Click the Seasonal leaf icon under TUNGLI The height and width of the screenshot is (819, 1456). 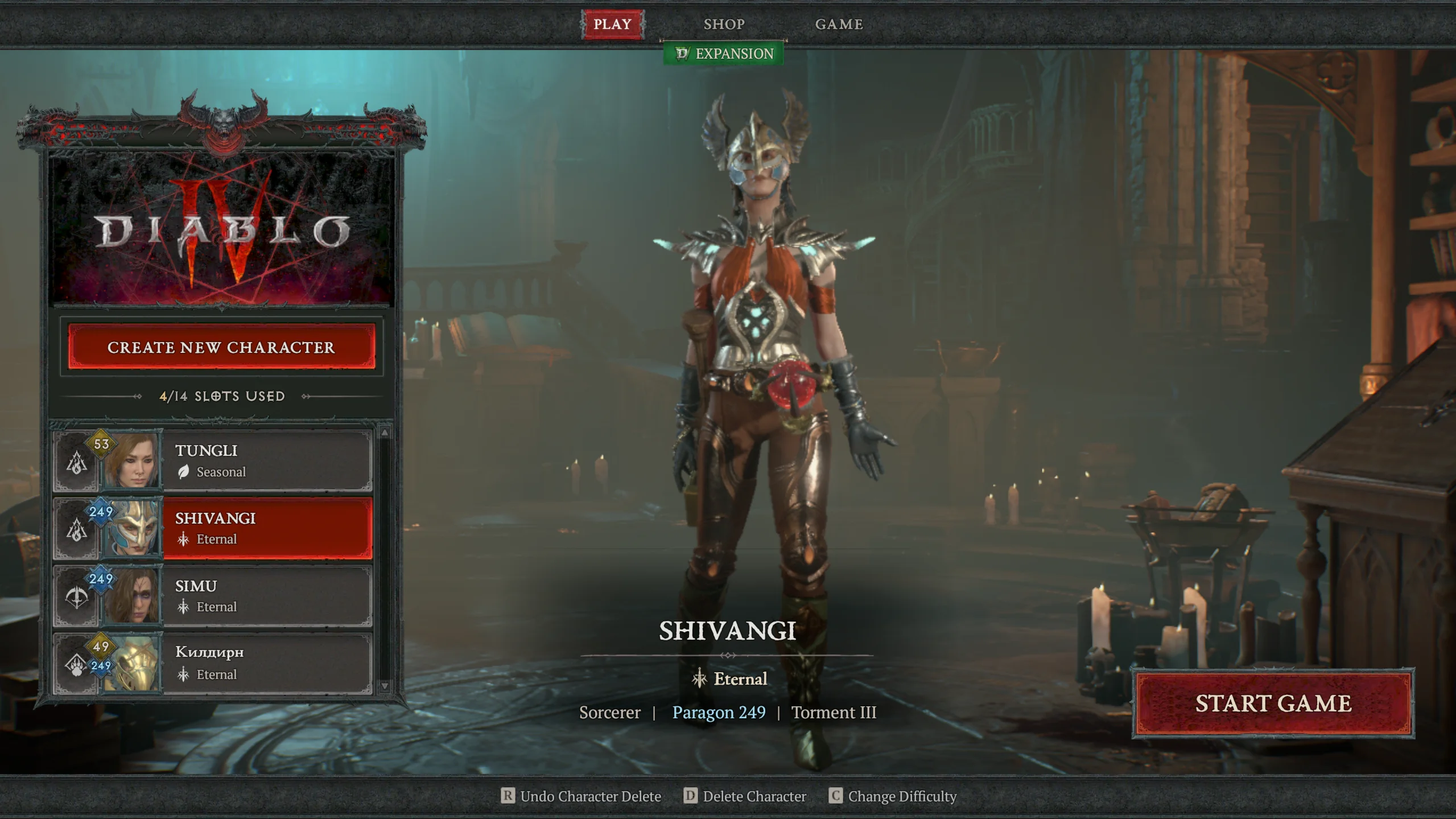pos(183,472)
